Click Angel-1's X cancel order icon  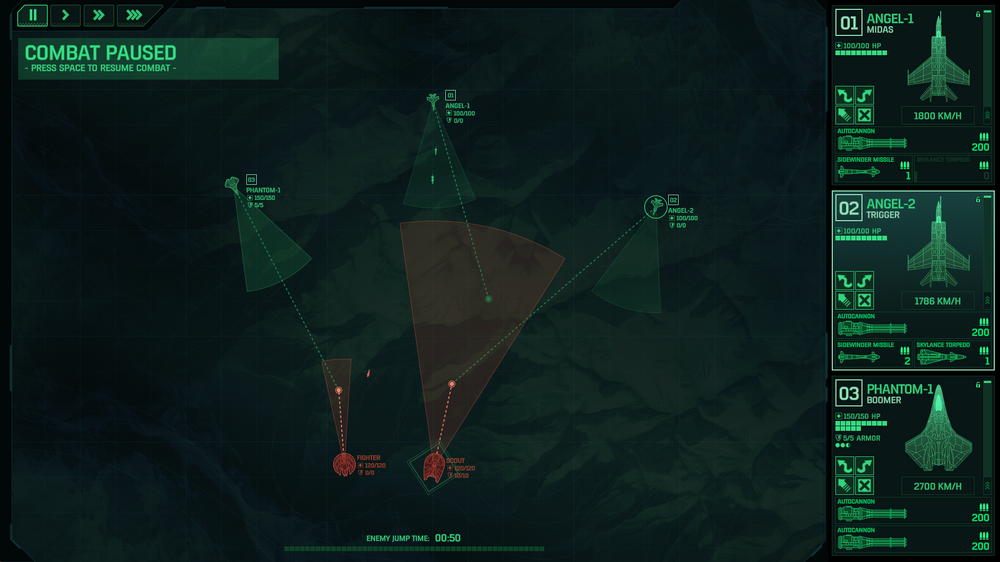point(865,115)
